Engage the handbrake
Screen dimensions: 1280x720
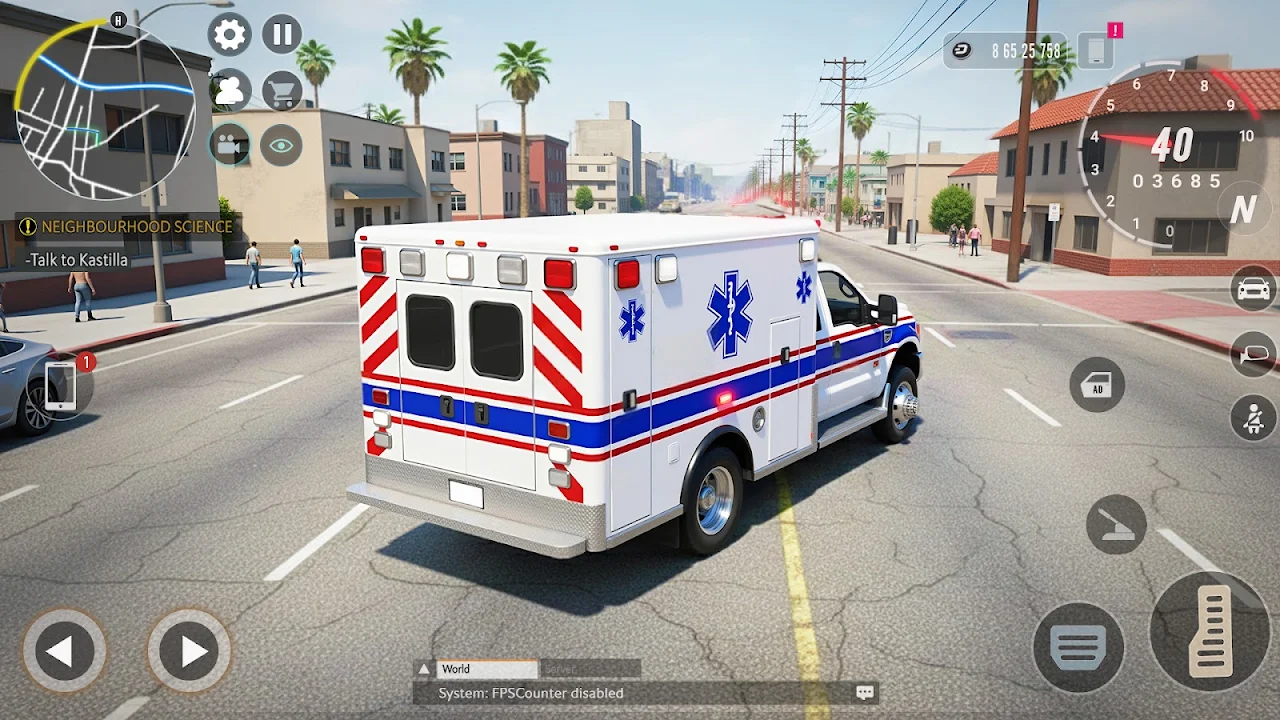[1116, 525]
